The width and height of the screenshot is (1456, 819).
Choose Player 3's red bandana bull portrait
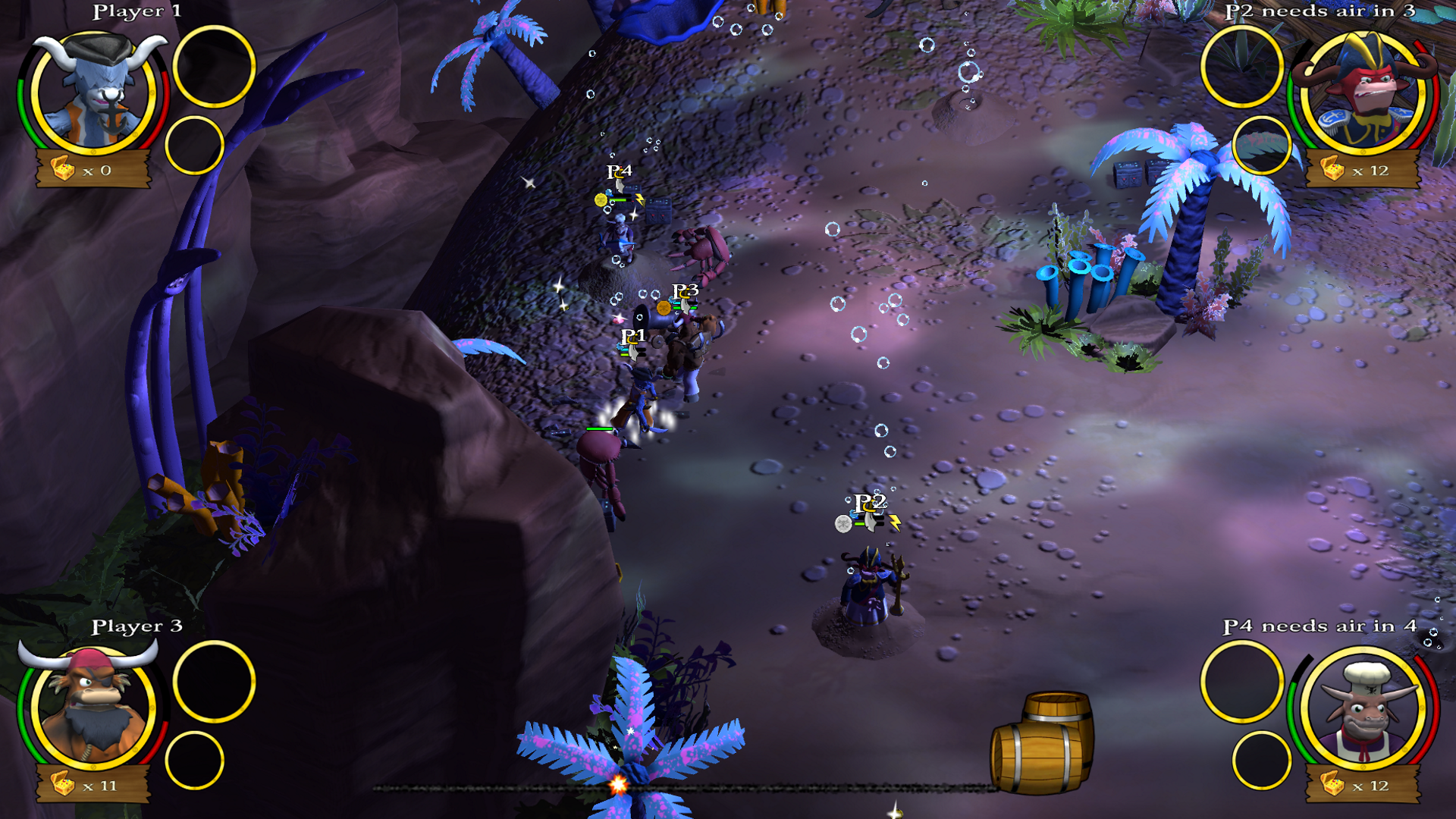[94, 707]
